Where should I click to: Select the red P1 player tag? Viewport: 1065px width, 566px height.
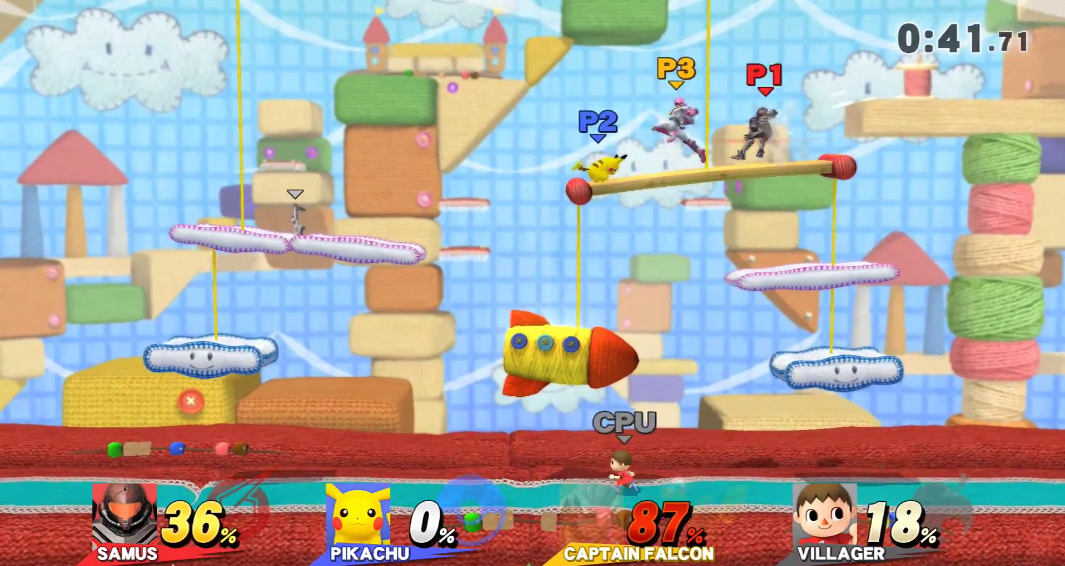[x=764, y=75]
